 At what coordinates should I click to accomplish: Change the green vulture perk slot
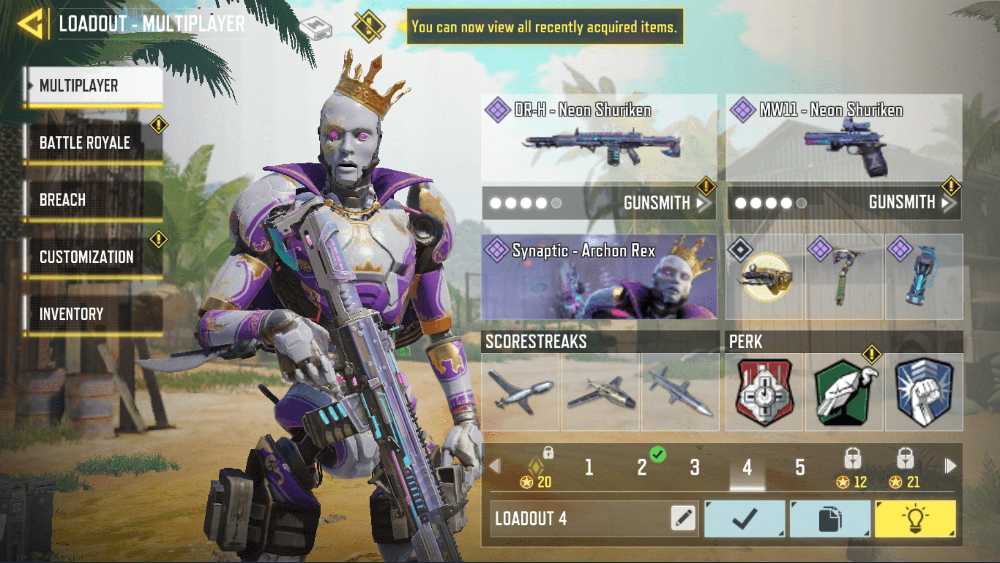coord(844,392)
